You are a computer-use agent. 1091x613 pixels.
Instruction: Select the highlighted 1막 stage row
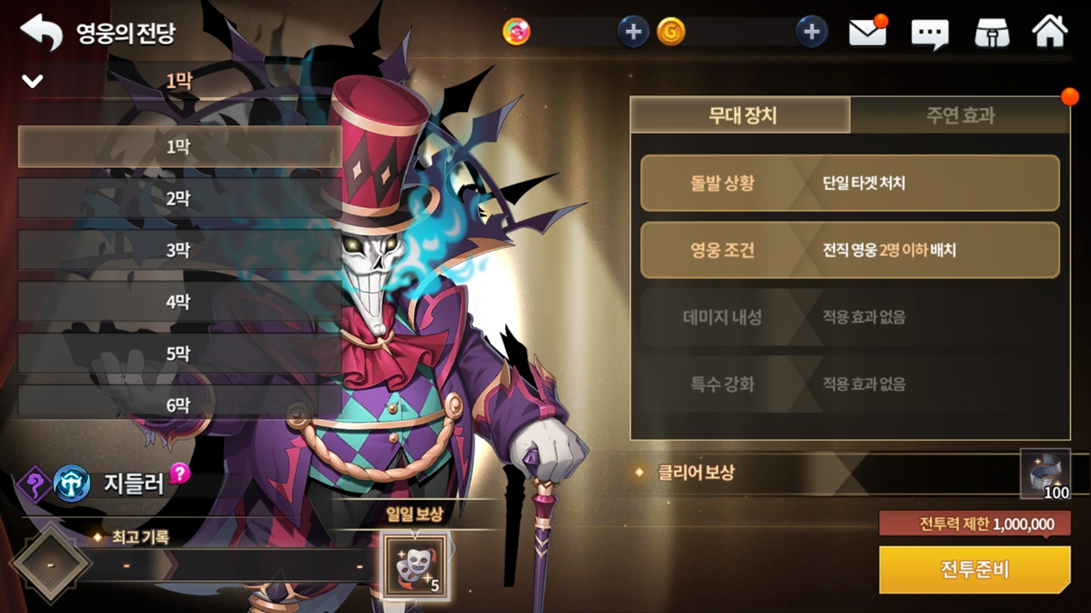pyautogui.click(x=179, y=147)
